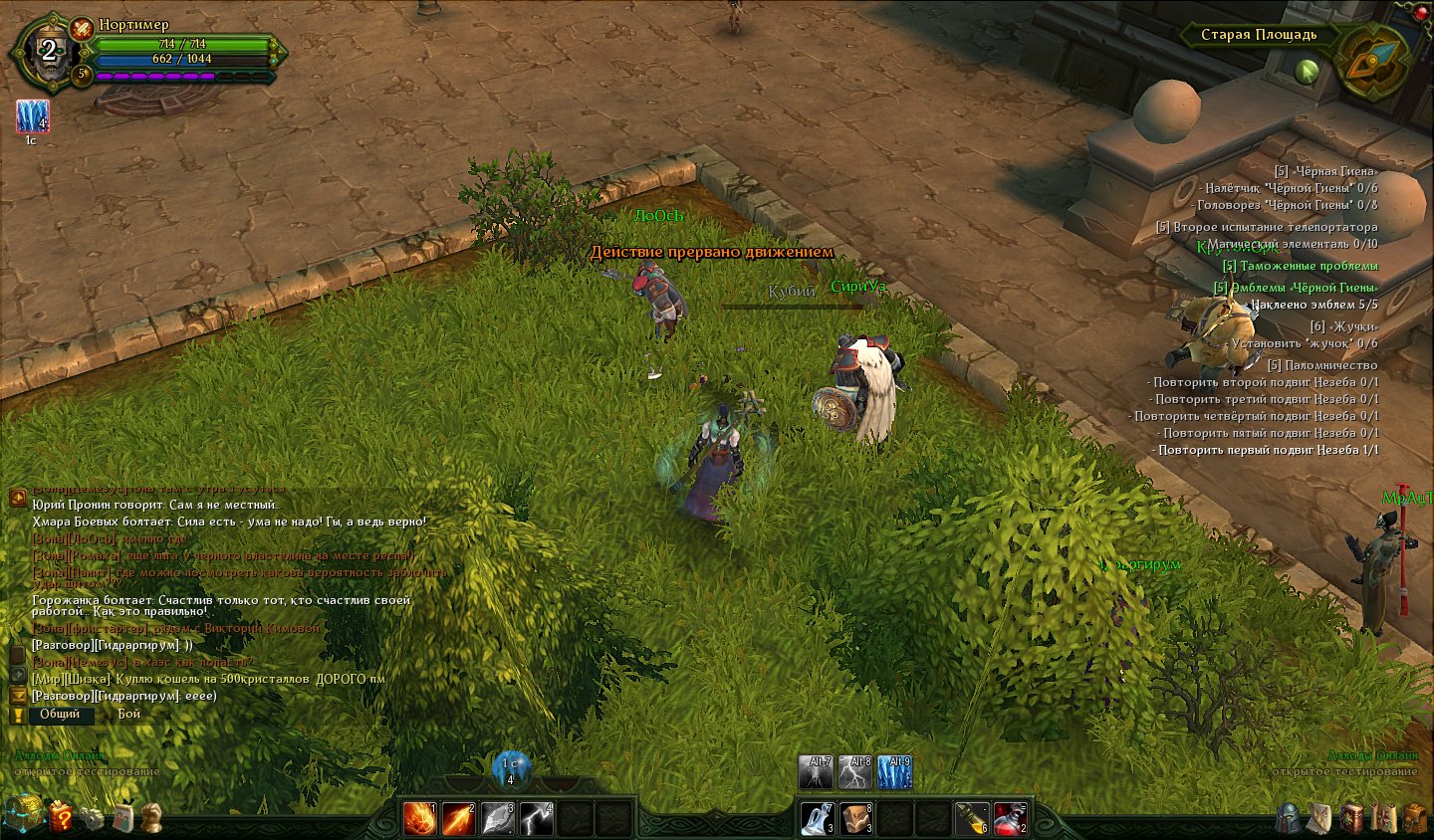Open the gears settings icon
1434x840 pixels.
tap(92, 818)
